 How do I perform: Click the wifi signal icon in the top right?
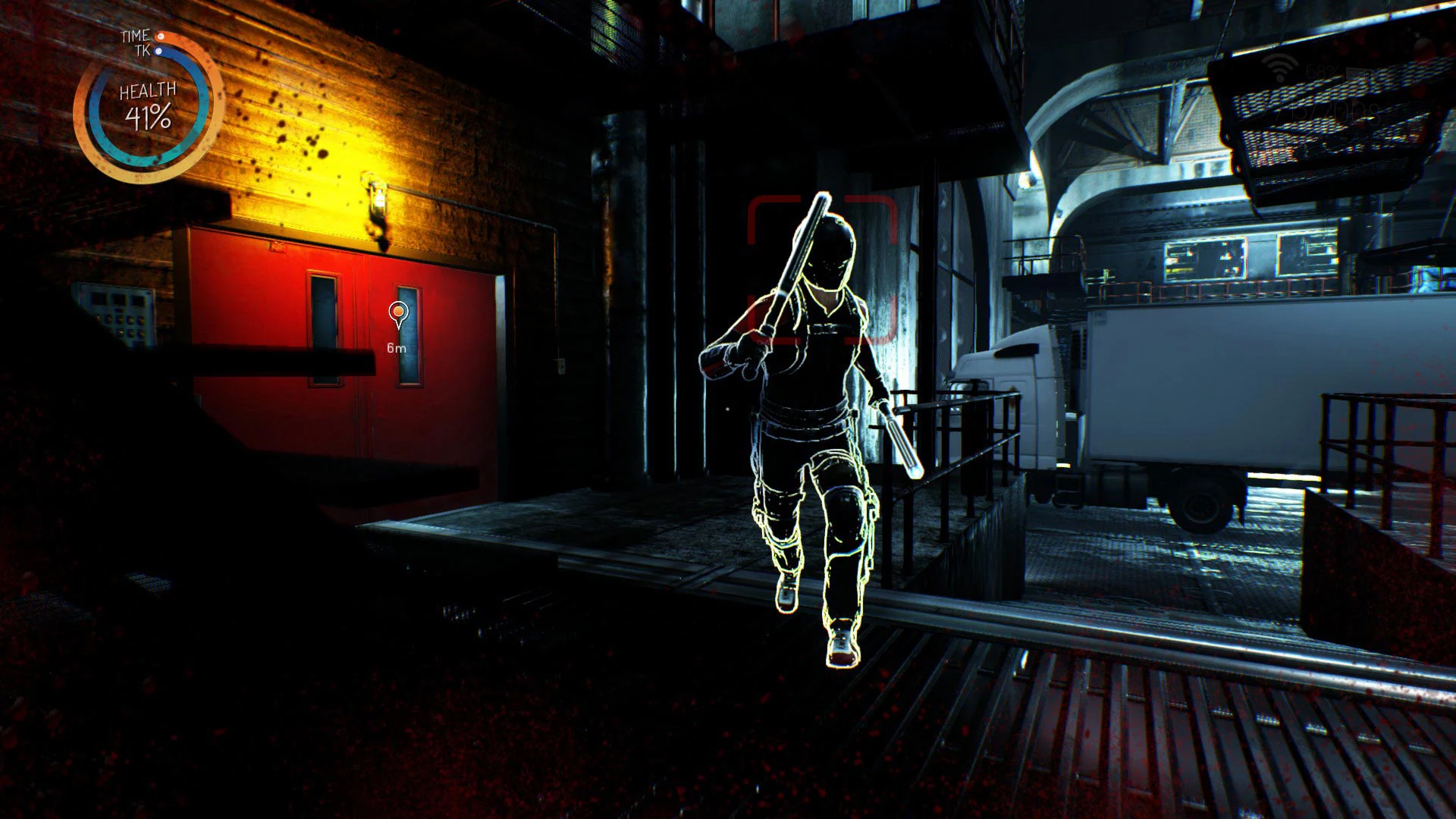click(1279, 67)
